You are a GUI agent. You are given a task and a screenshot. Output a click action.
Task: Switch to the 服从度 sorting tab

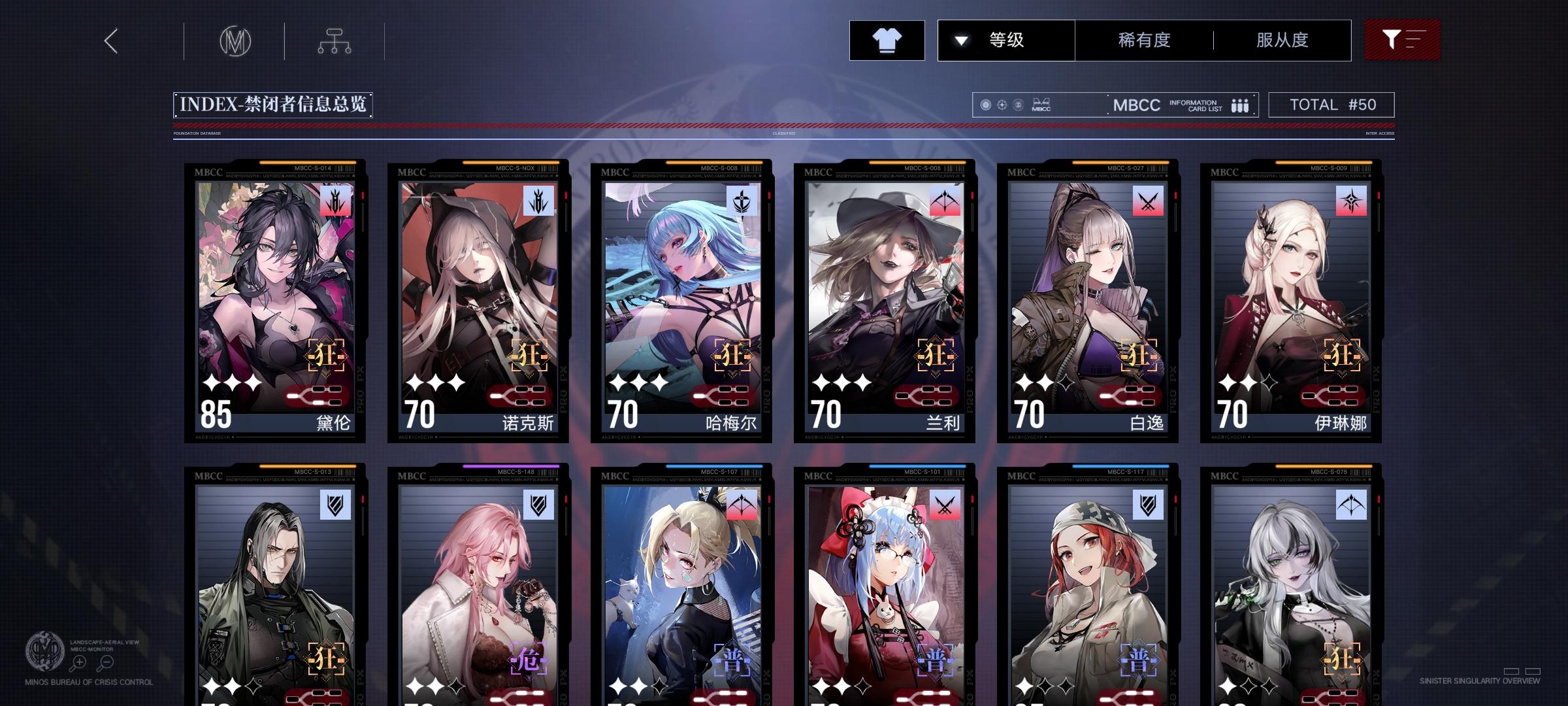coord(1282,39)
